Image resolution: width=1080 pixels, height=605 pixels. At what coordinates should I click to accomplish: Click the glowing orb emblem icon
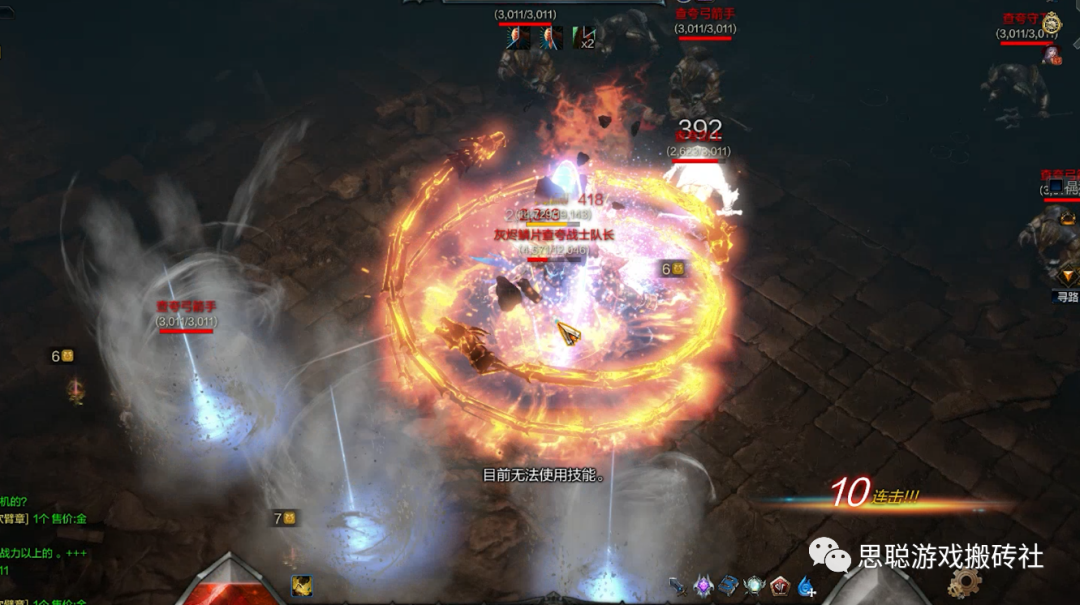coord(754,586)
